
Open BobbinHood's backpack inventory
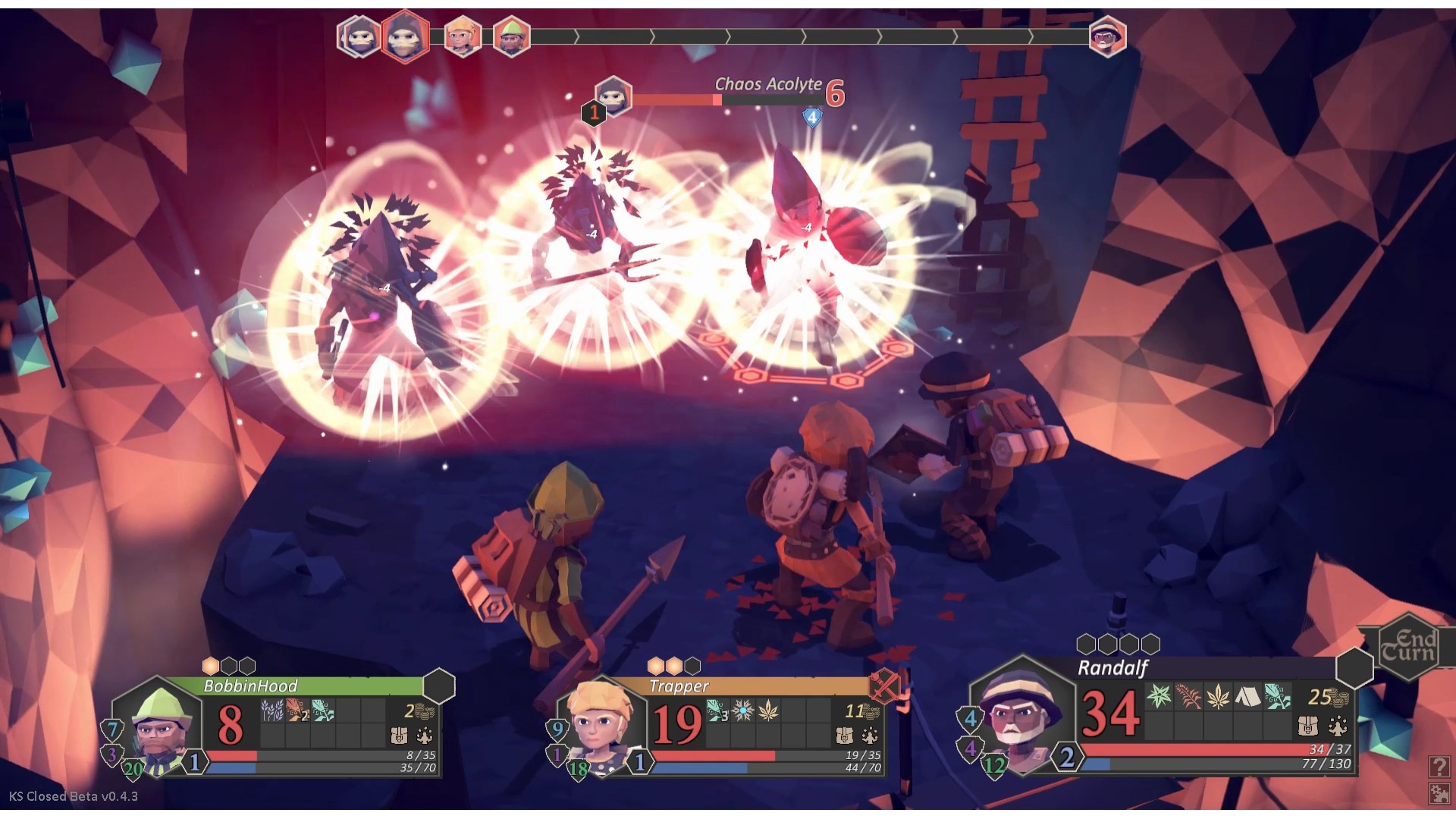click(399, 735)
